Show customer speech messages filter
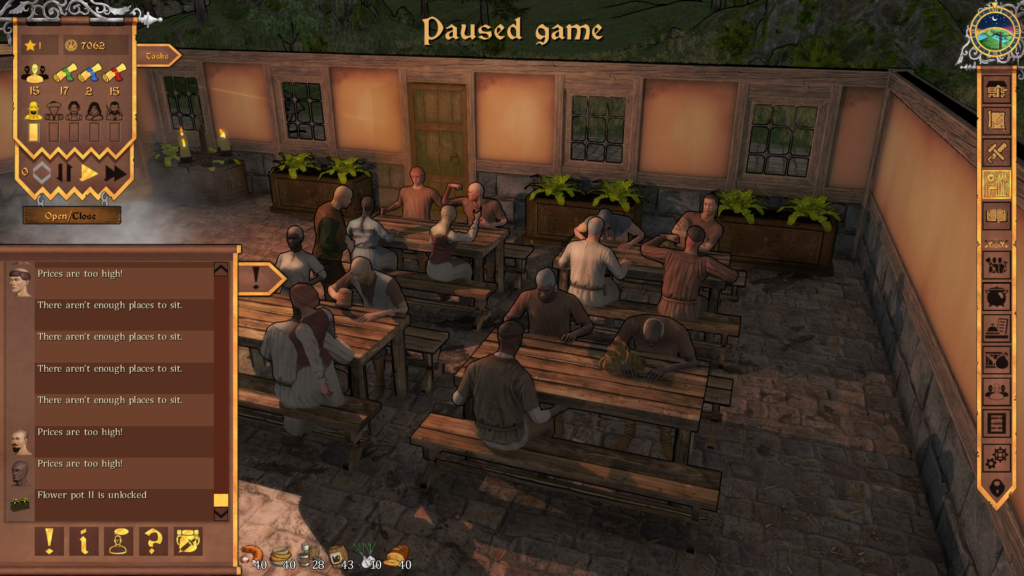The width and height of the screenshot is (1024, 576). pyautogui.click(x=119, y=541)
